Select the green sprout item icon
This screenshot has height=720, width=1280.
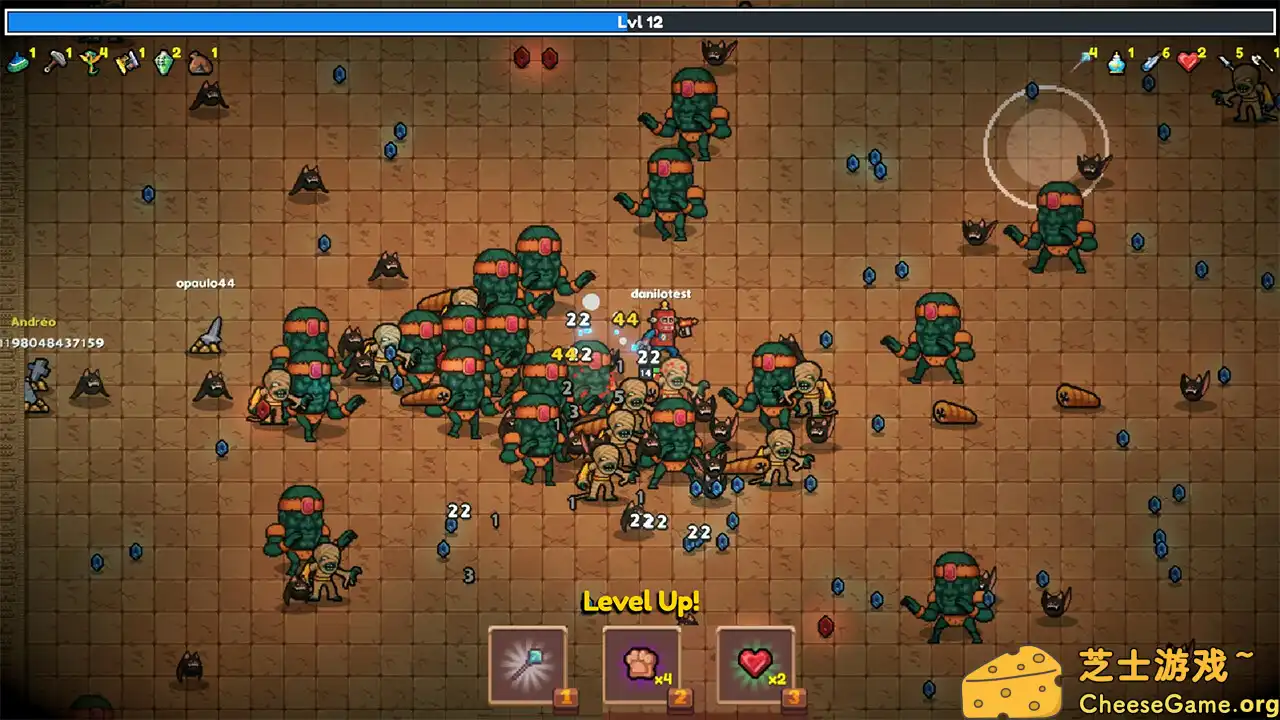pos(91,63)
